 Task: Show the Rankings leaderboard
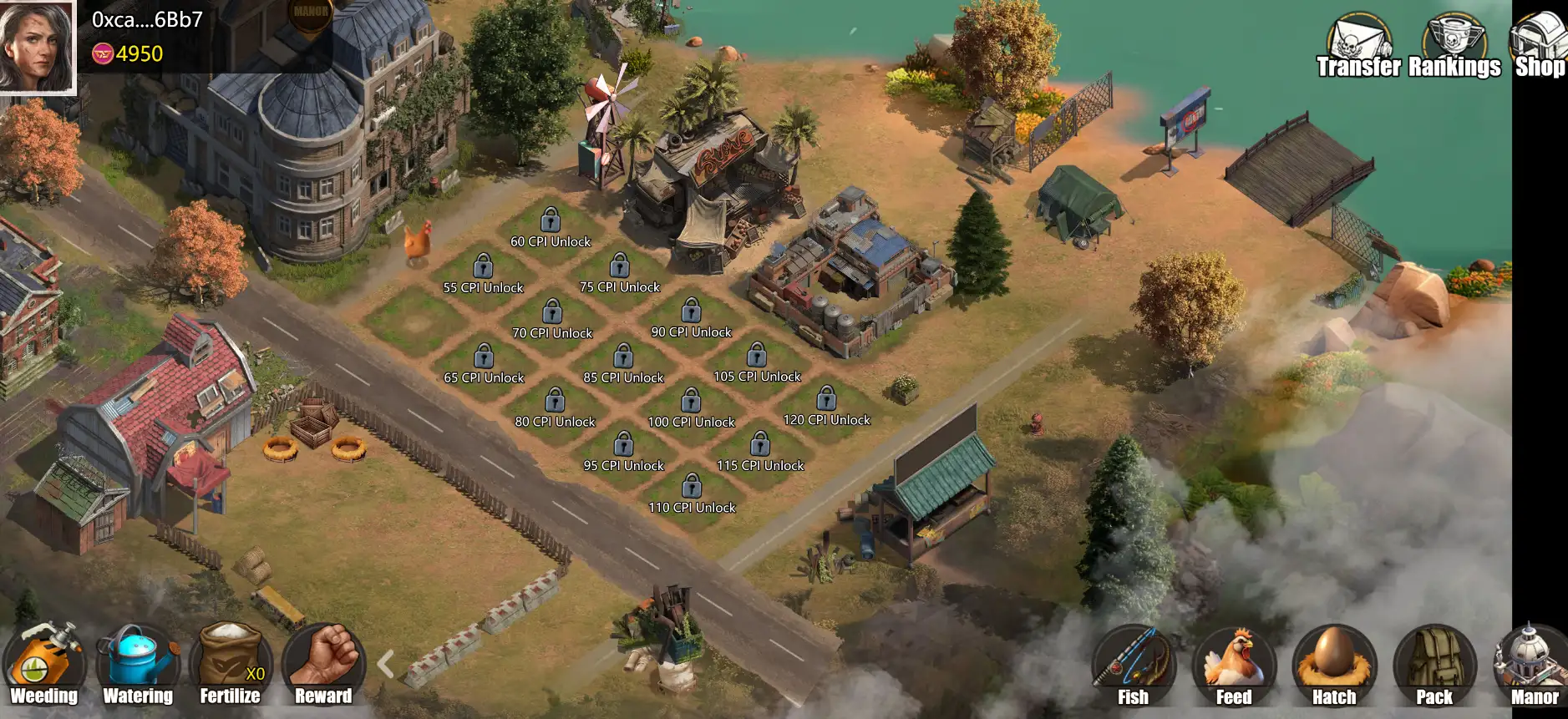[1454, 48]
